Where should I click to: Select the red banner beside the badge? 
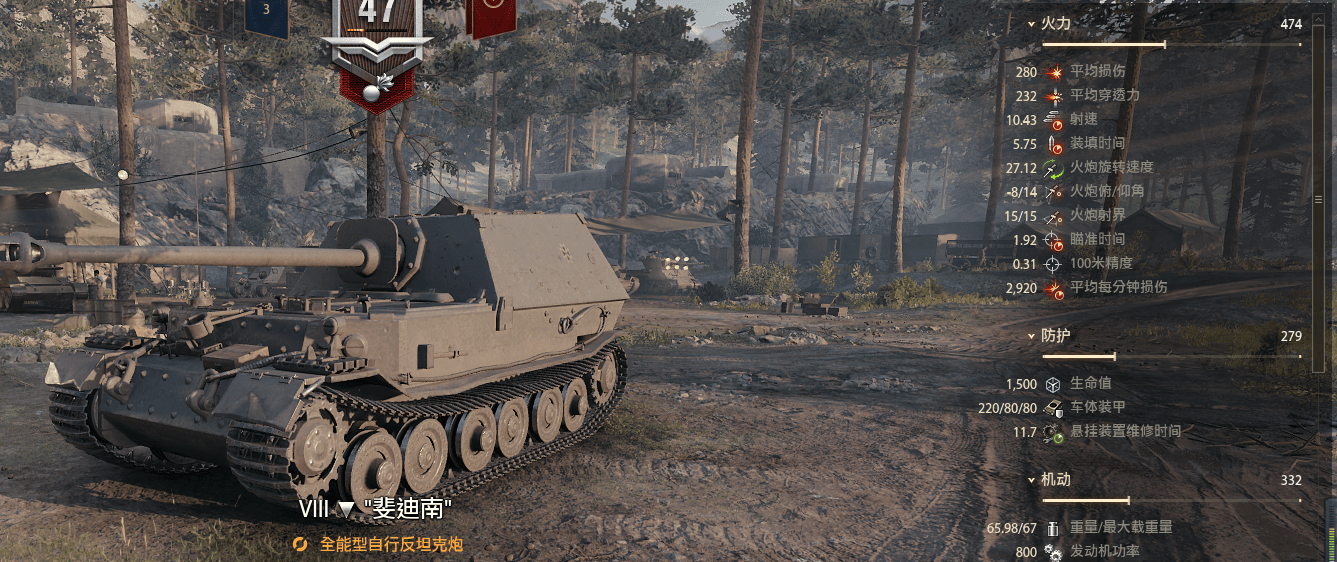(491, 15)
